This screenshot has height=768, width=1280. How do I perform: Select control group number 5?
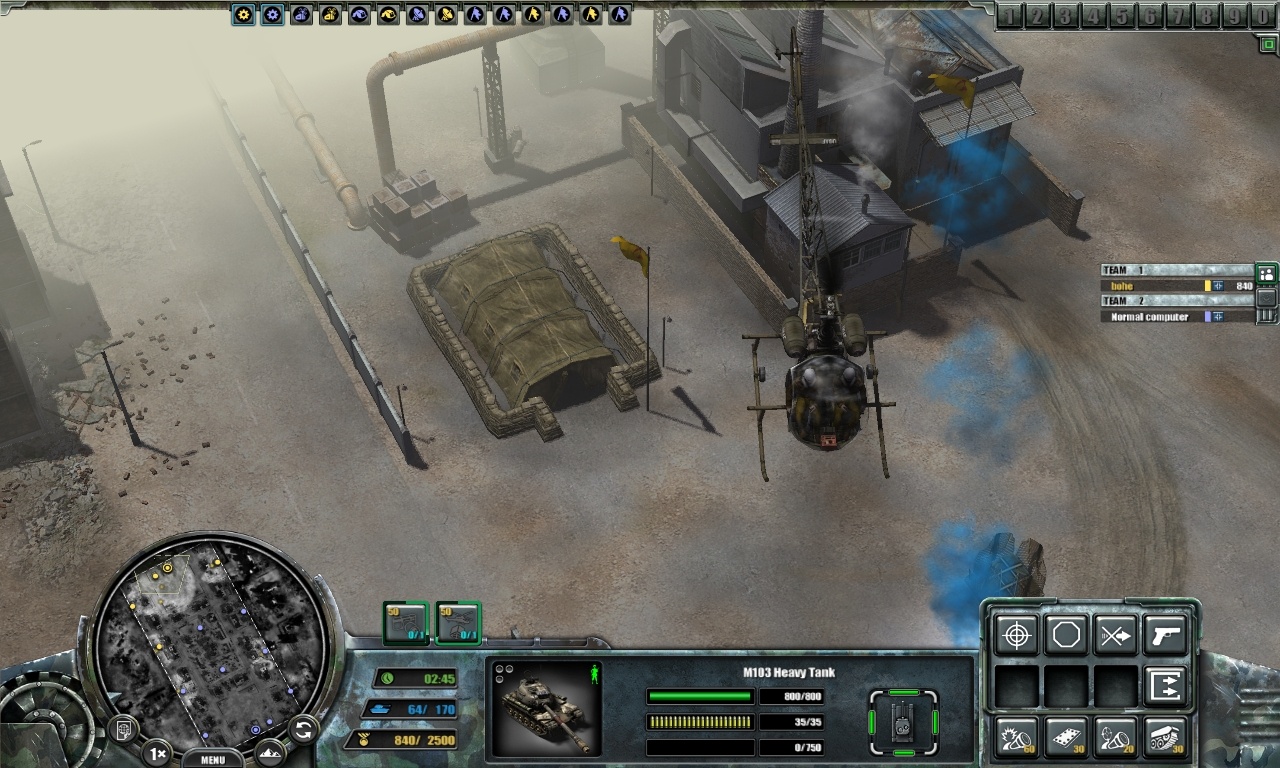coord(1122,16)
